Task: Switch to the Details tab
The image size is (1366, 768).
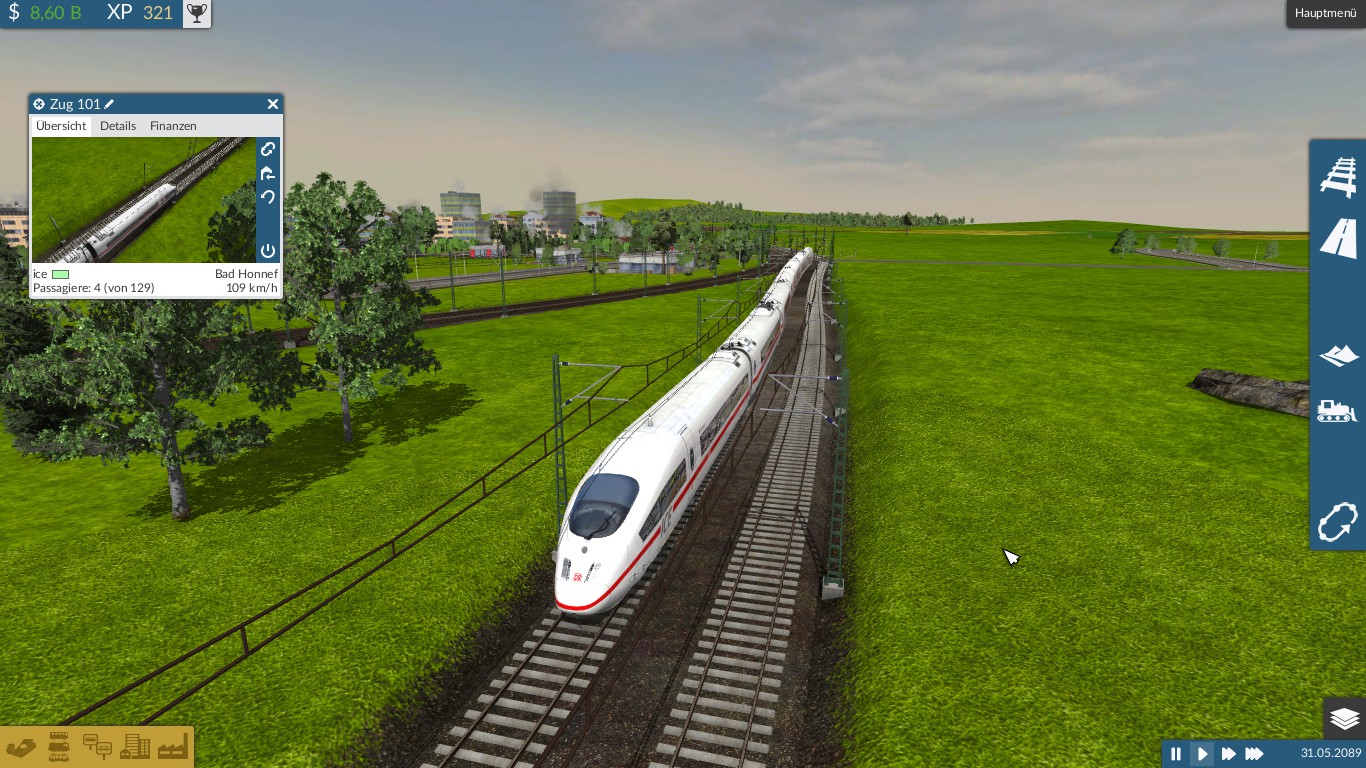Action: [117, 126]
